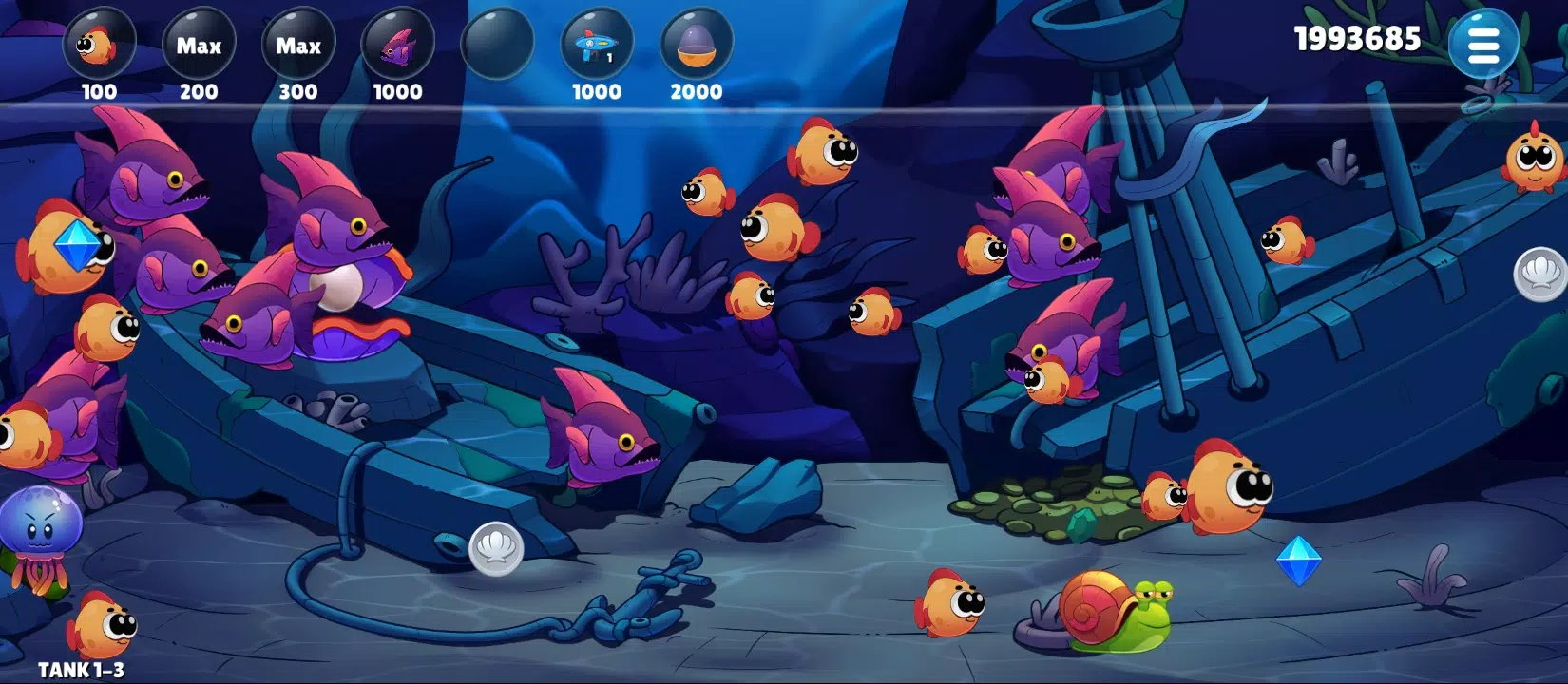Collect the white shell on the shipwreck deck
The height and width of the screenshot is (684, 1568).
[497, 543]
